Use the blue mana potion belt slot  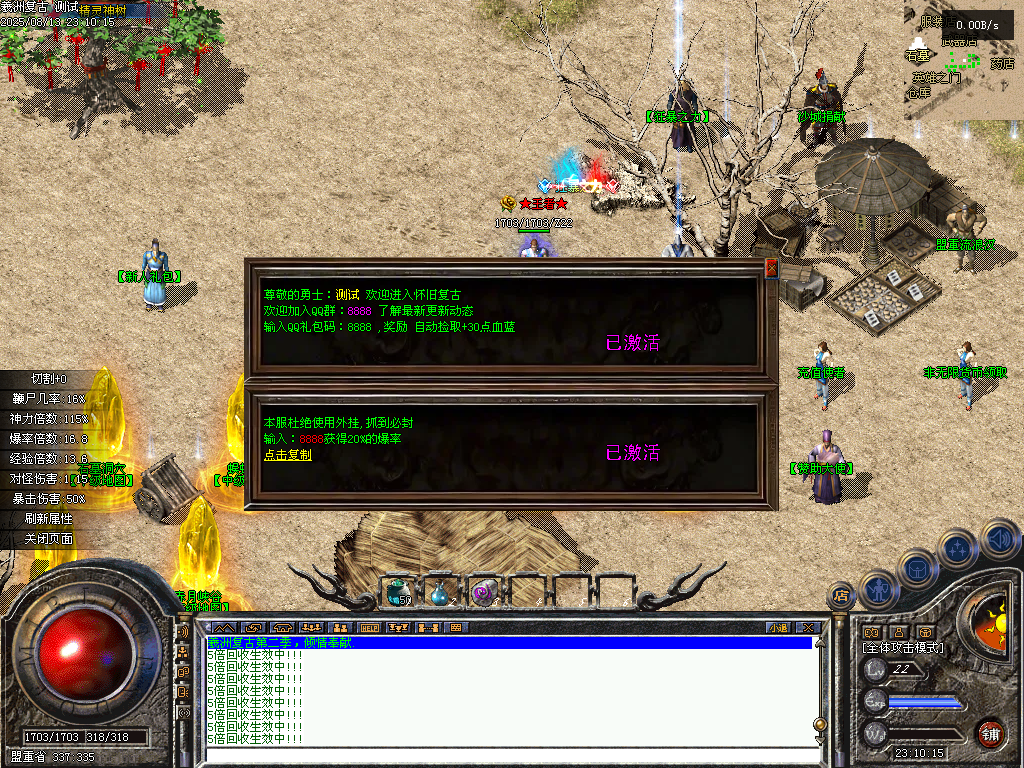(441, 592)
